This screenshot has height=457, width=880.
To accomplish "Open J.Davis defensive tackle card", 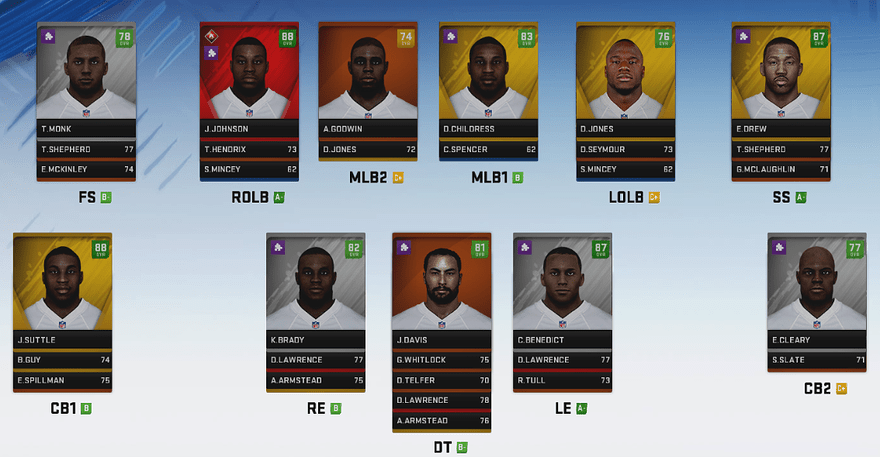I will coord(441,287).
